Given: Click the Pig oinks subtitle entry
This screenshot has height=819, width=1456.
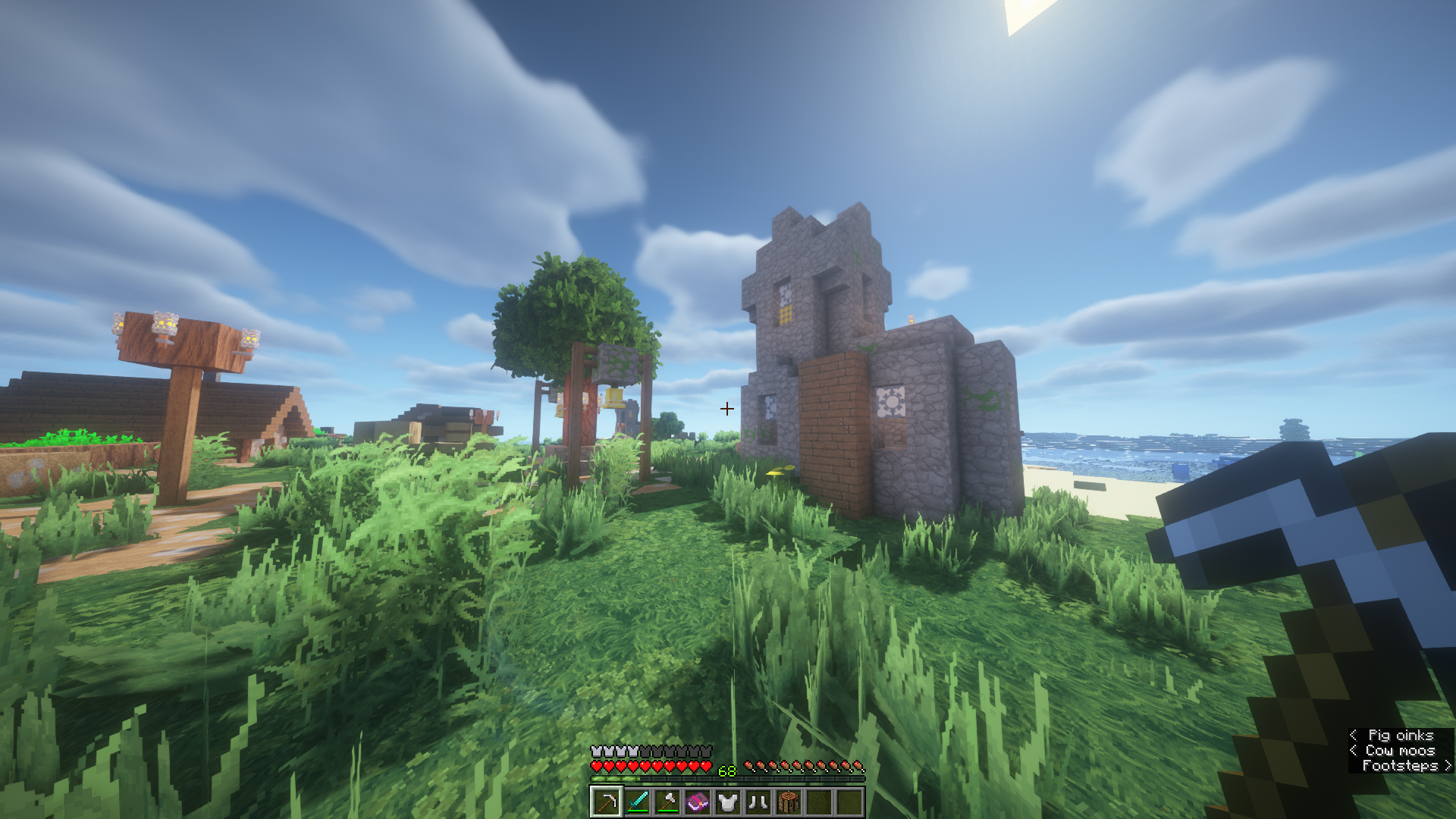Looking at the screenshot, I should 1402,735.
